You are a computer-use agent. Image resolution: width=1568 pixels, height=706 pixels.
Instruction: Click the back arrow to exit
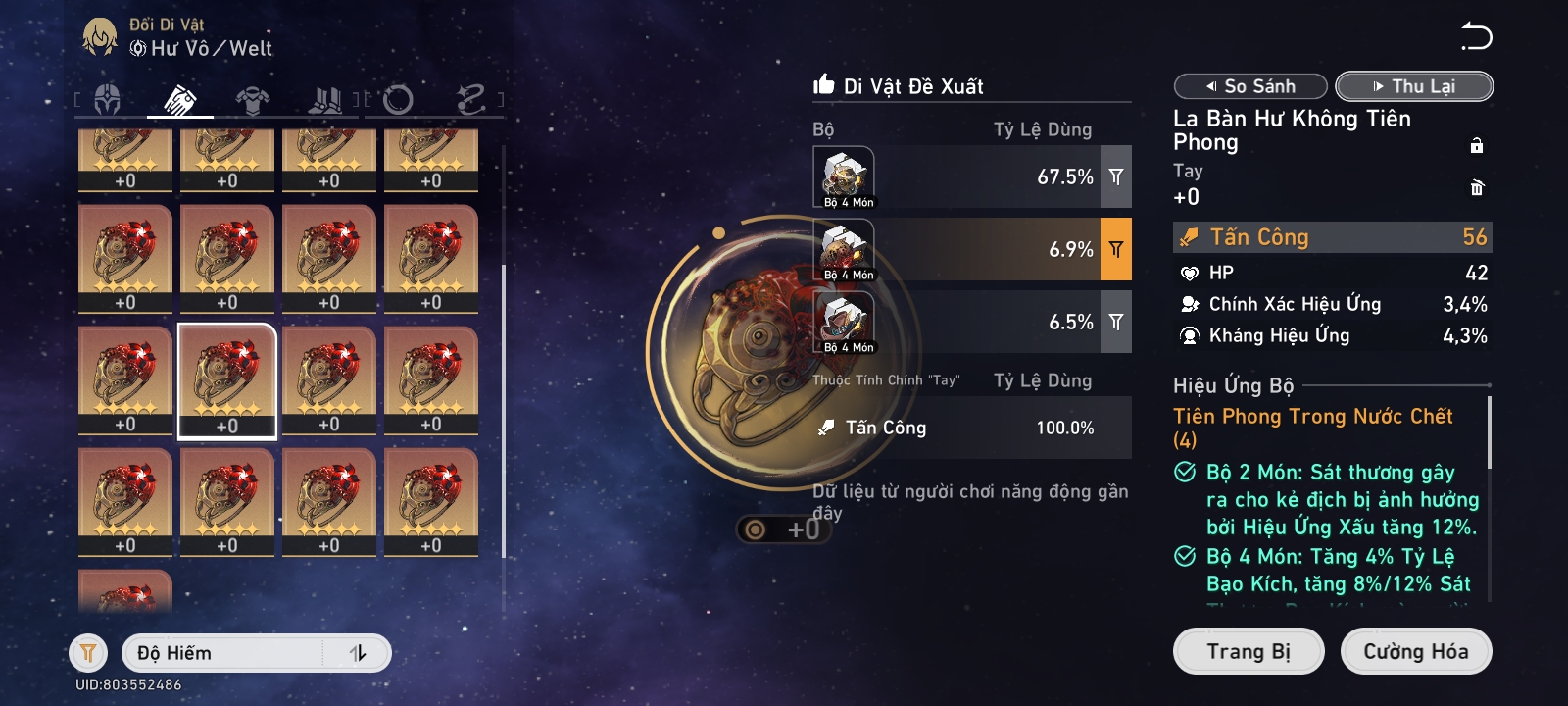pos(1476,37)
